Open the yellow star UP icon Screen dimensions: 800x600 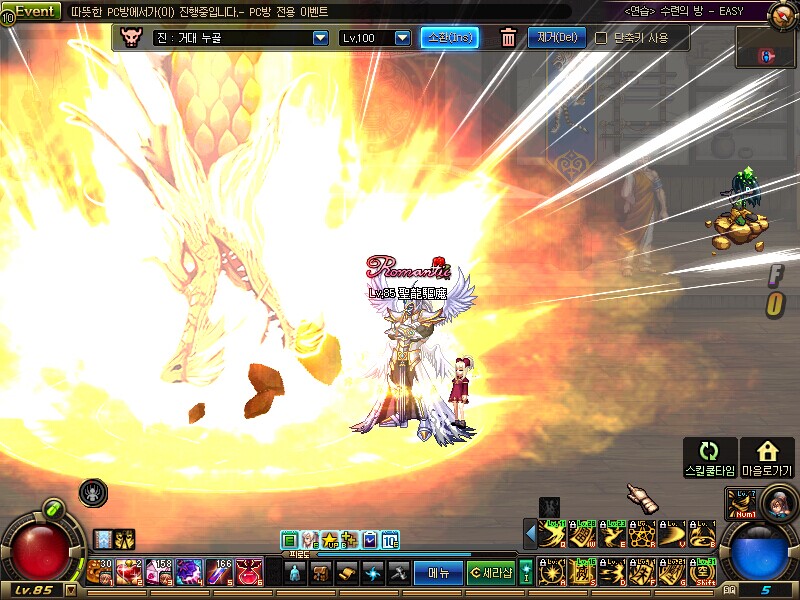(x=330, y=540)
